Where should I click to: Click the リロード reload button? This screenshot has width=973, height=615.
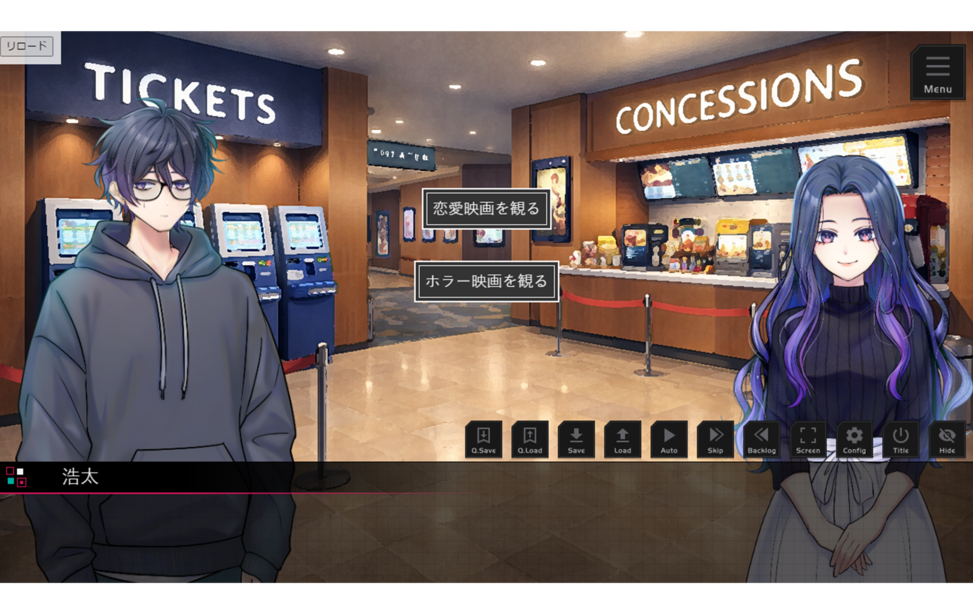(27, 46)
